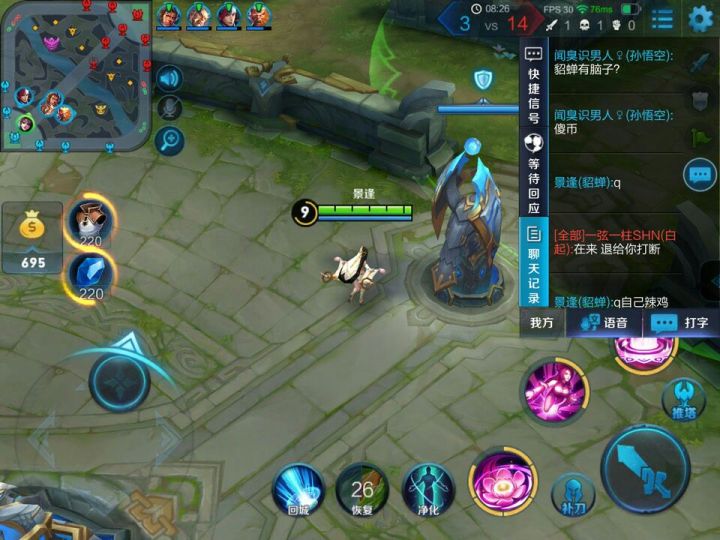Switch to the 快捷信号 tab
This screenshot has height=540, width=720.
click(533, 88)
